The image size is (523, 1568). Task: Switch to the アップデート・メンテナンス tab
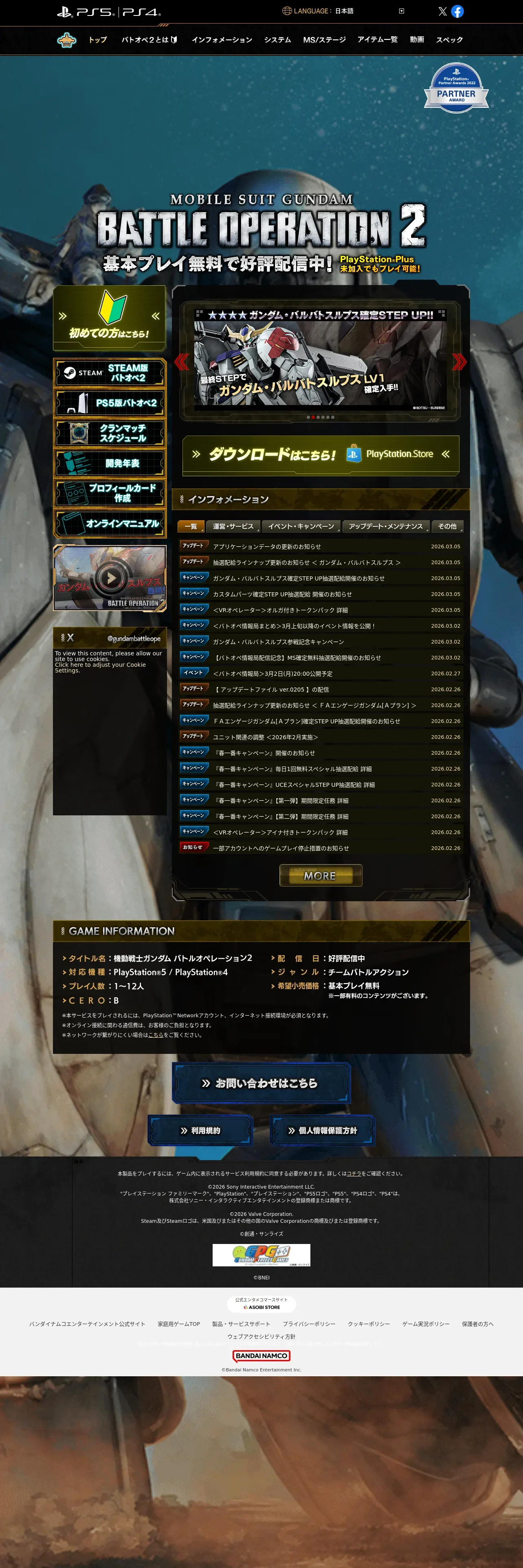point(385,526)
